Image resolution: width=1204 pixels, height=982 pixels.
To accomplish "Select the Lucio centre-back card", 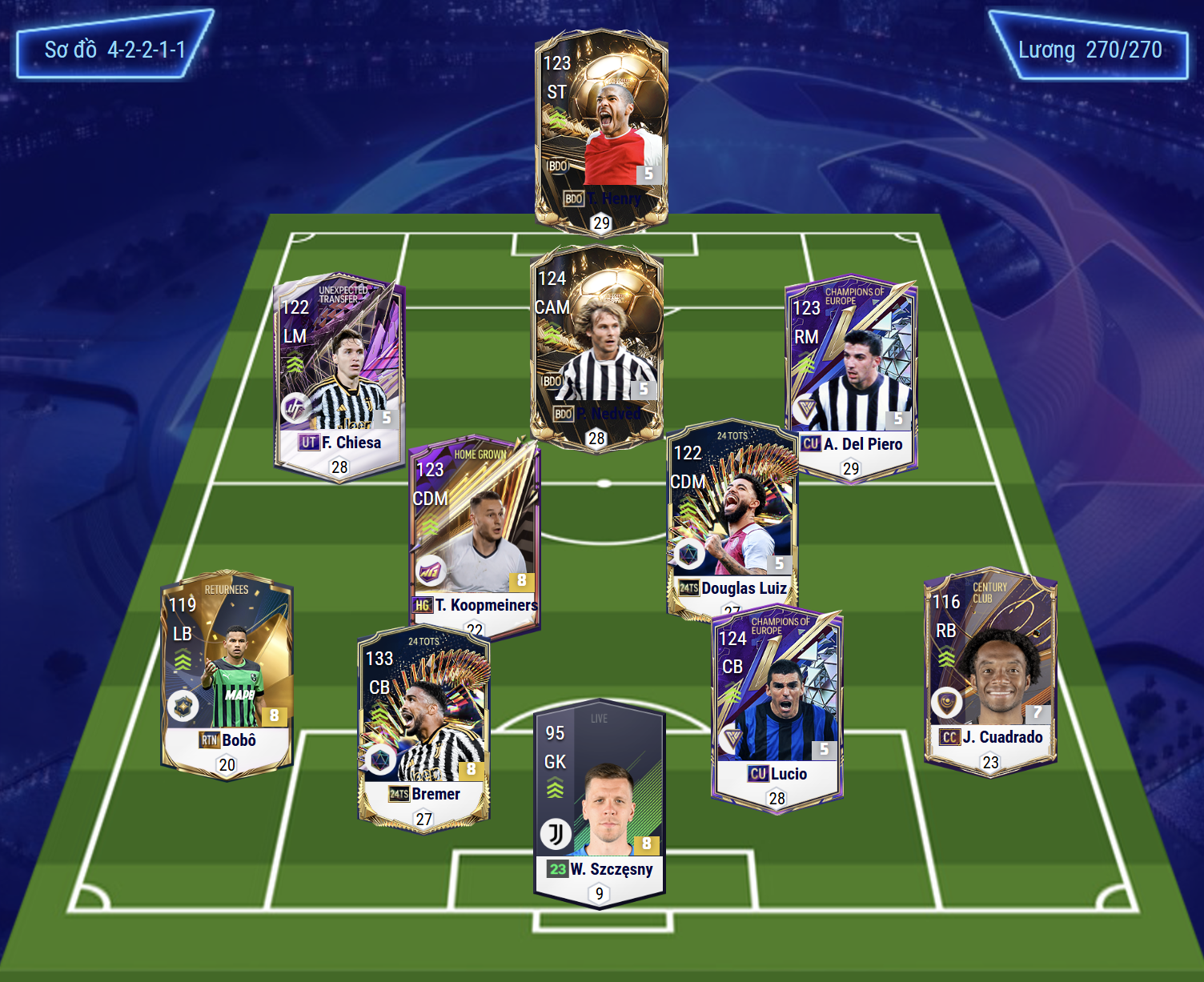I will coord(777,709).
